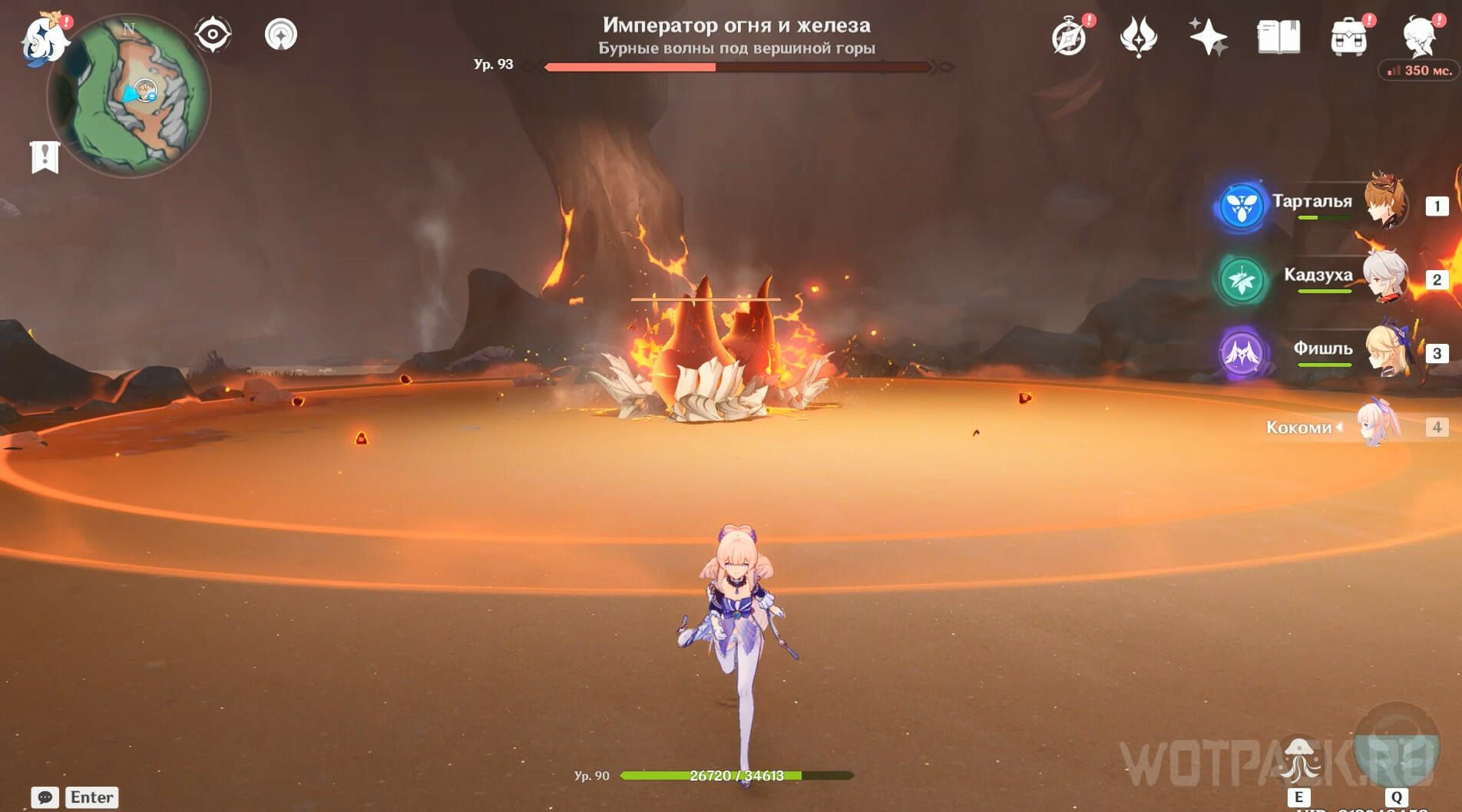This screenshot has width=1462, height=812.
Task: Open the circular minimap
Action: (131, 96)
